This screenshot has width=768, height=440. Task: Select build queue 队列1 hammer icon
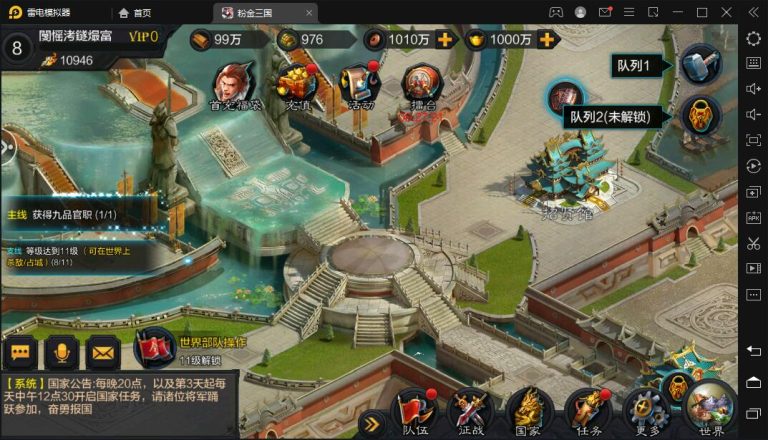pos(701,65)
